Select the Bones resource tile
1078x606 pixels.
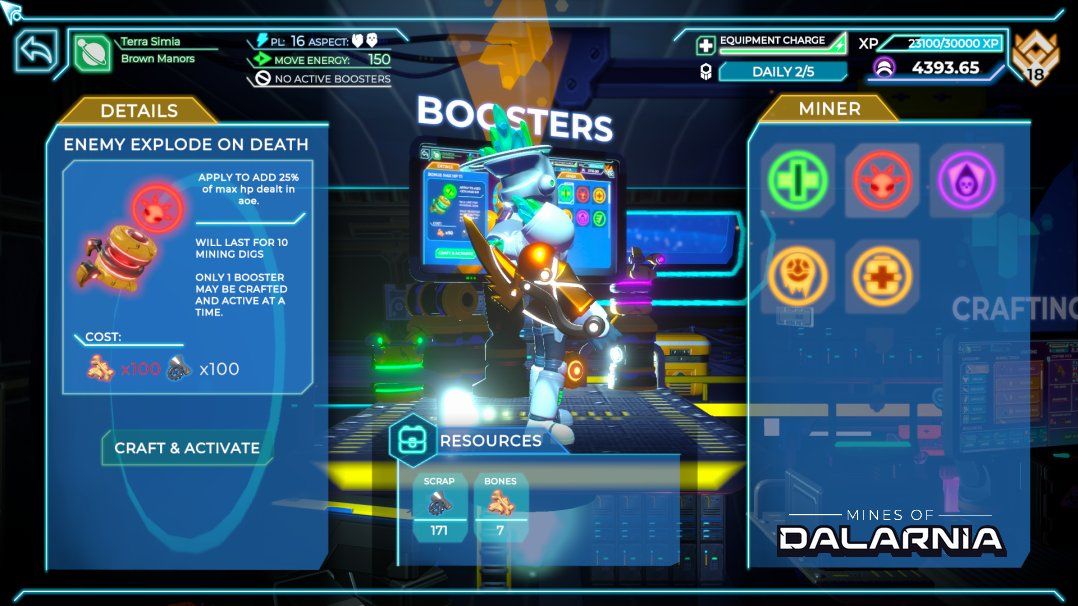coord(500,507)
